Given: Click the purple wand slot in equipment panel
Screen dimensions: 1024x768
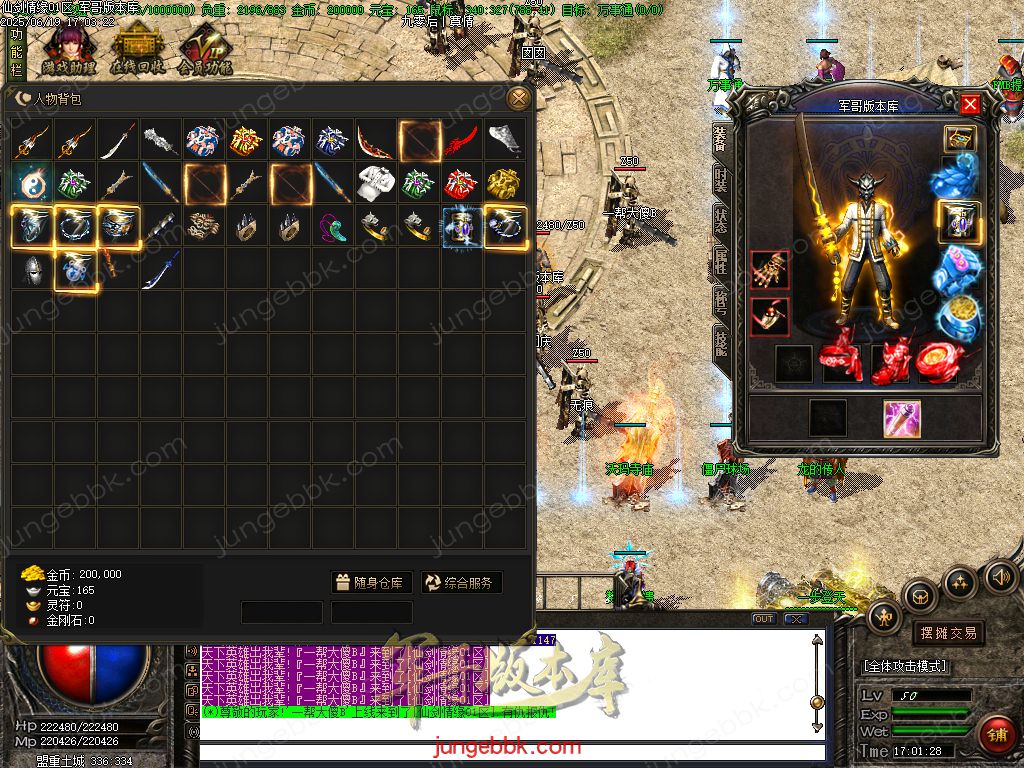Looking at the screenshot, I should click(x=901, y=418).
